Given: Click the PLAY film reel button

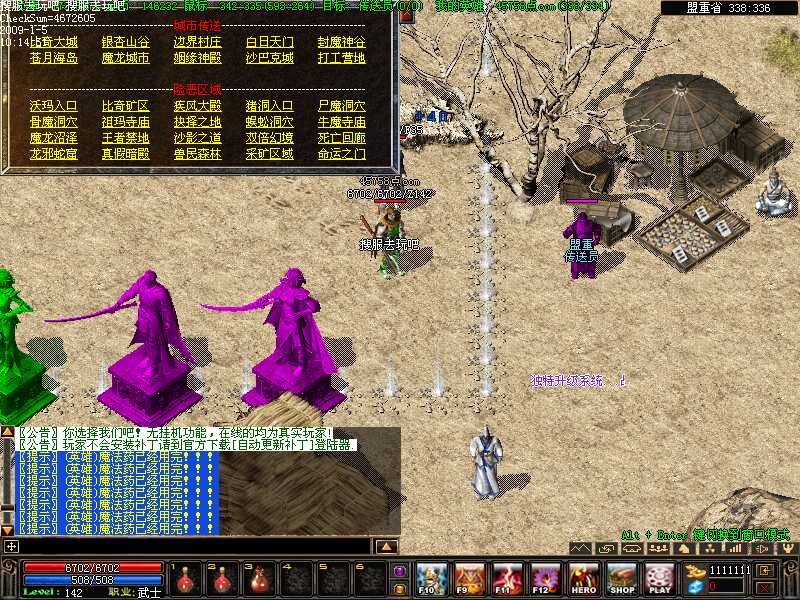Looking at the screenshot, I should (x=659, y=578).
